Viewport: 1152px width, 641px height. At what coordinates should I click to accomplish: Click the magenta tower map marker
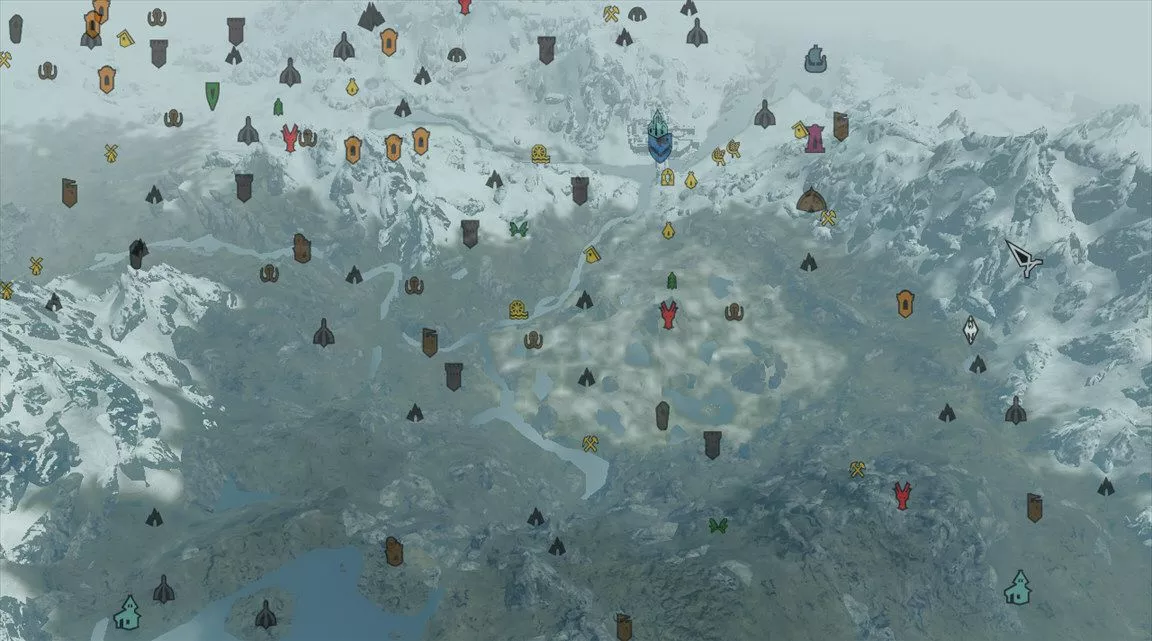(x=815, y=138)
